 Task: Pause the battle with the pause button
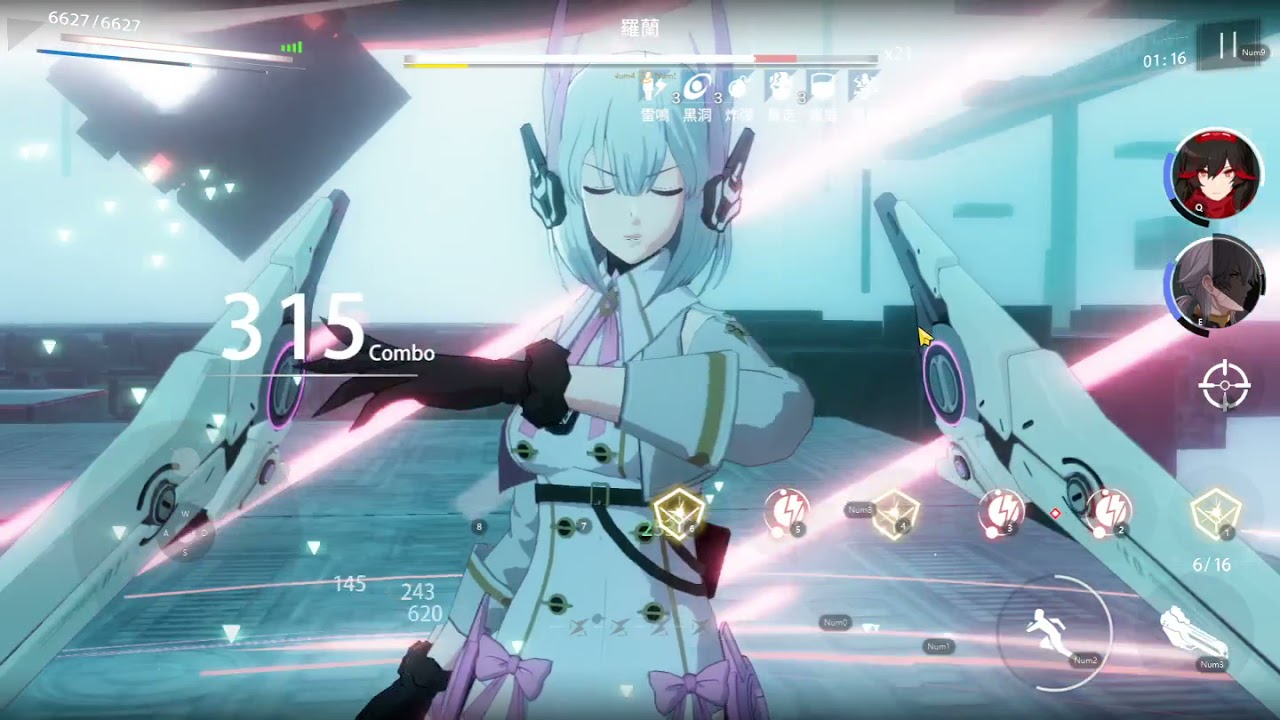[1228, 47]
